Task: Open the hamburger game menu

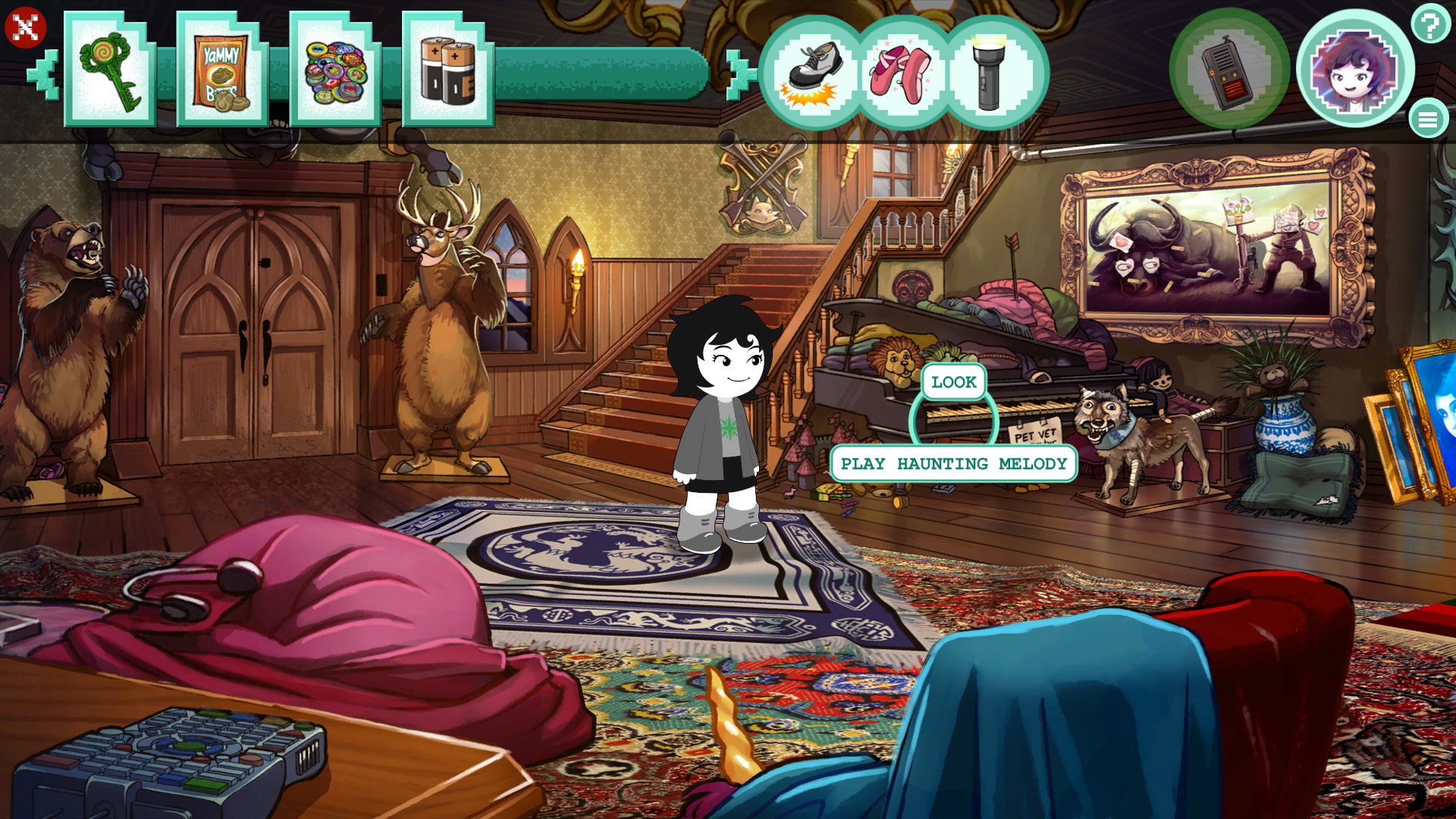Action: (x=1429, y=119)
